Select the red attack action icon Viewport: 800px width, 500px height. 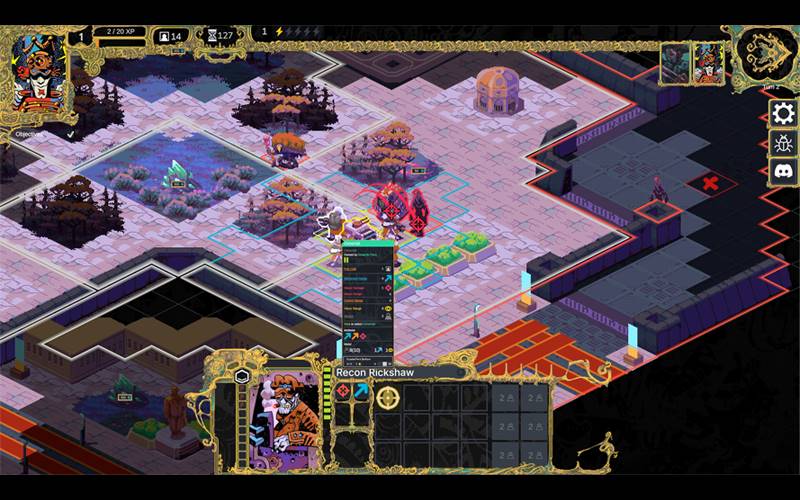343,391
